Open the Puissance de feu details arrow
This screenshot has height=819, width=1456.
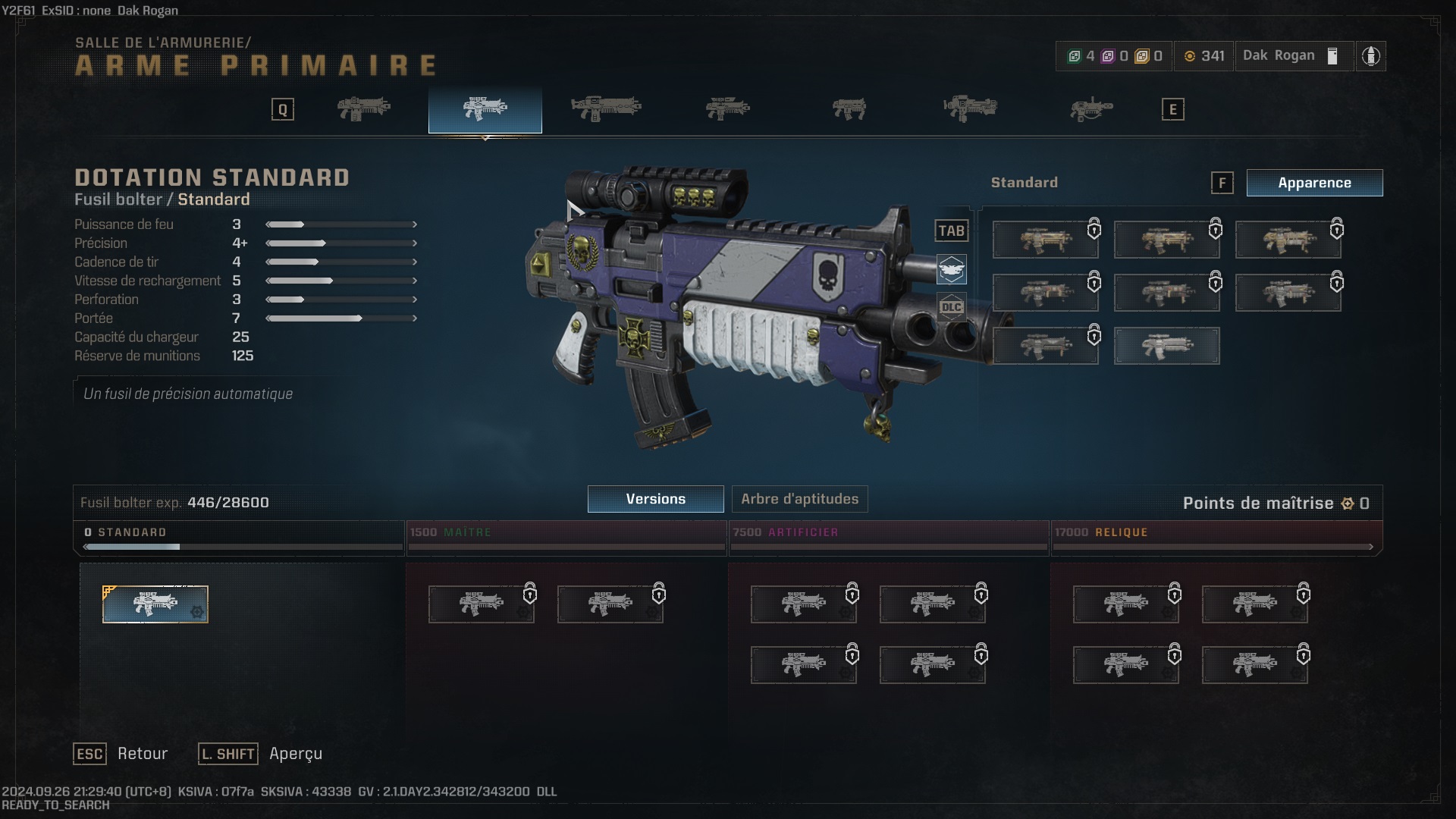pos(414,224)
